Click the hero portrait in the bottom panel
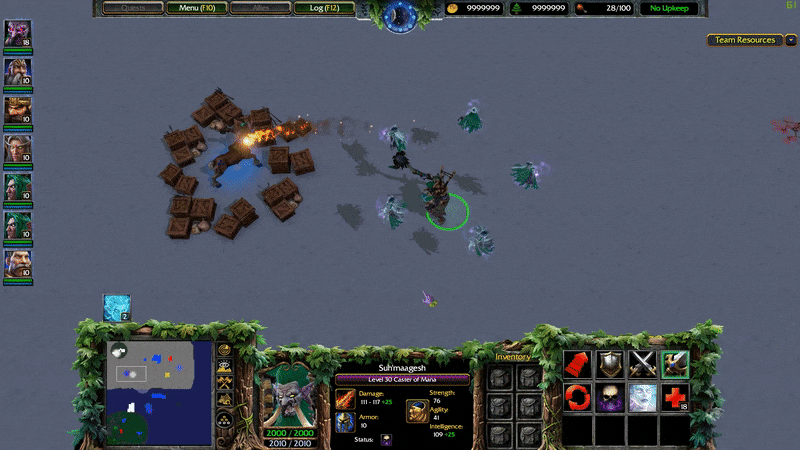Viewport: 800px width, 450px height. 290,395
